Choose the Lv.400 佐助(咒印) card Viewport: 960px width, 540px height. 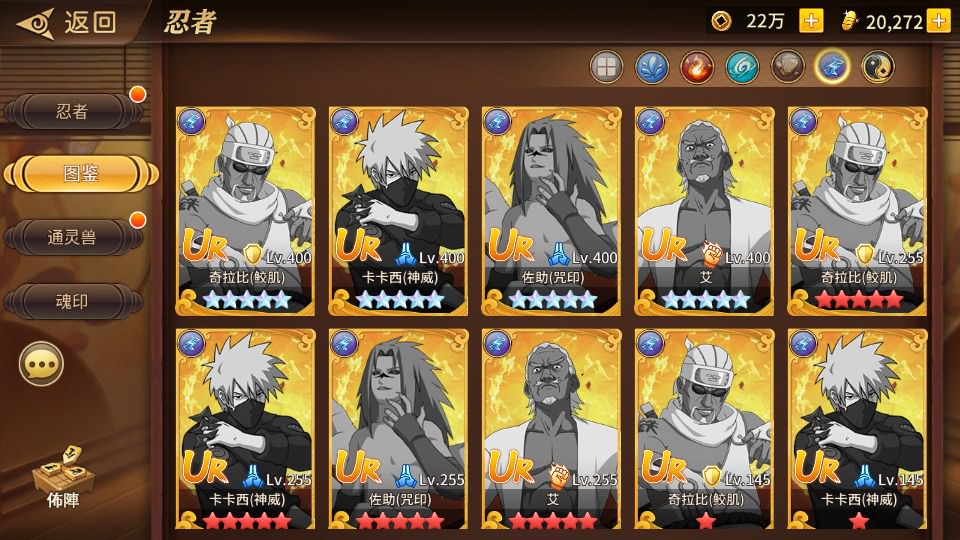click(552, 211)
